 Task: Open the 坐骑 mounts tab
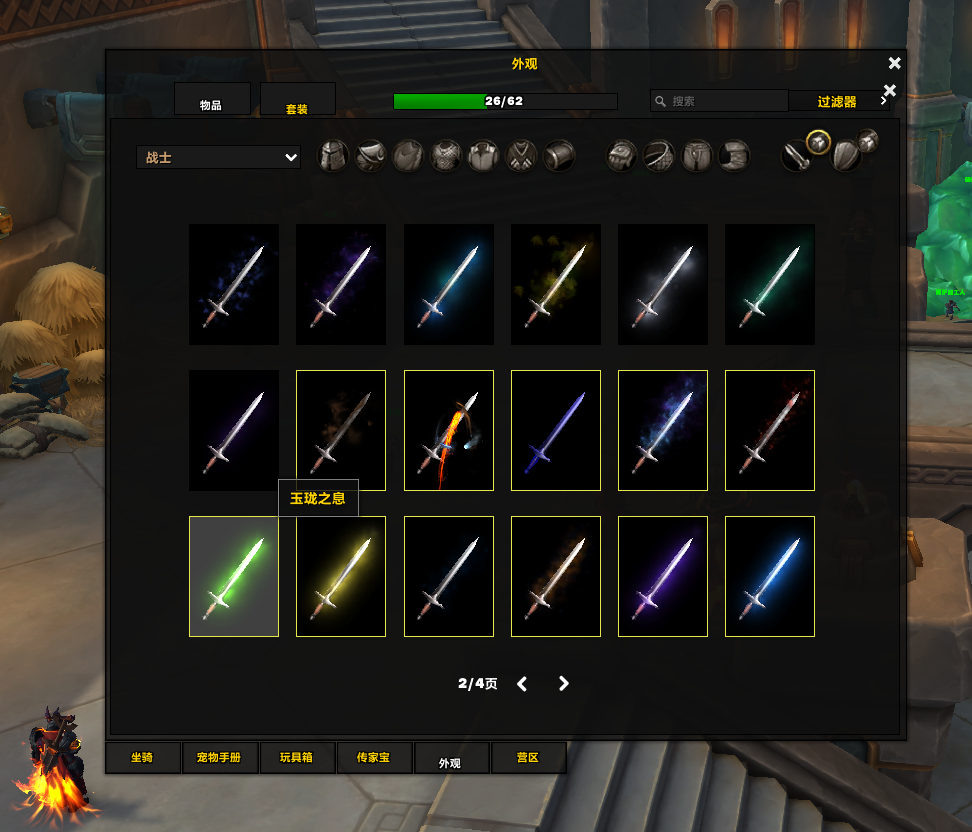(143, 758)
